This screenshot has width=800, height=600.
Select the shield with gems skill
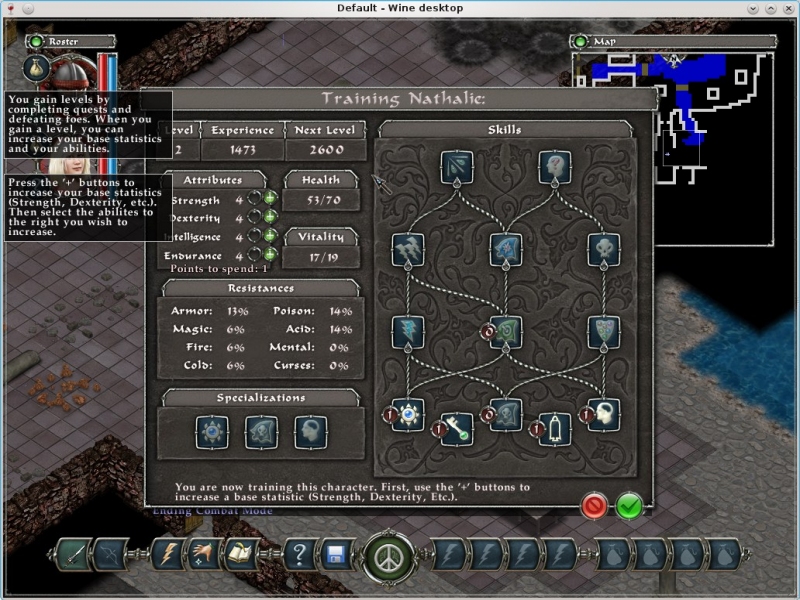tap(603, 332)
